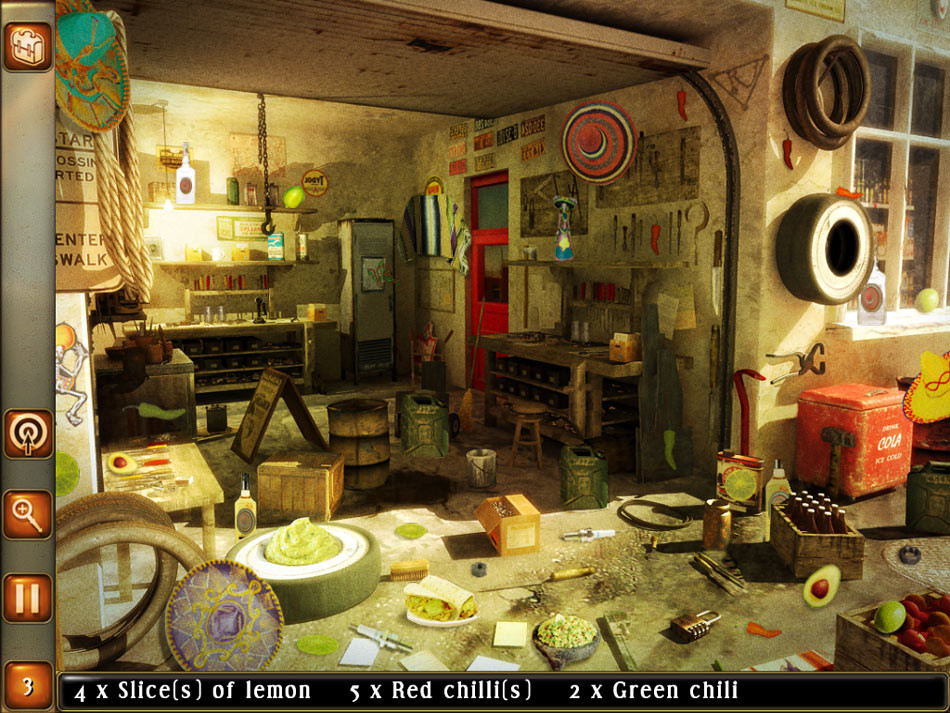Open the puzzle piece menu icon
Viewport: 950px width, 713px height.
click(x=27, y=46)
